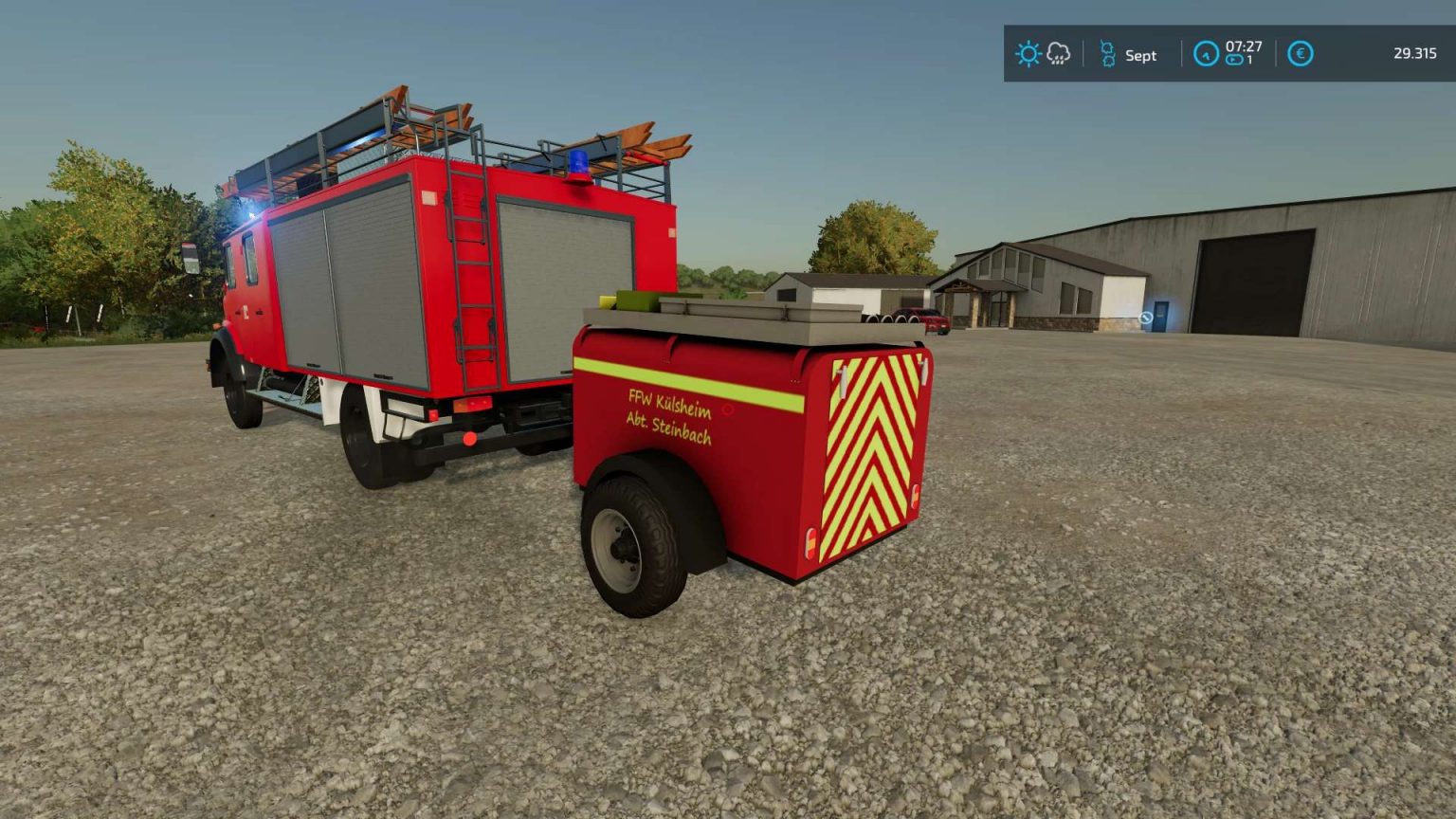
Task: Click the upper crop calendar sprout icon
Action: point(1107,48)
